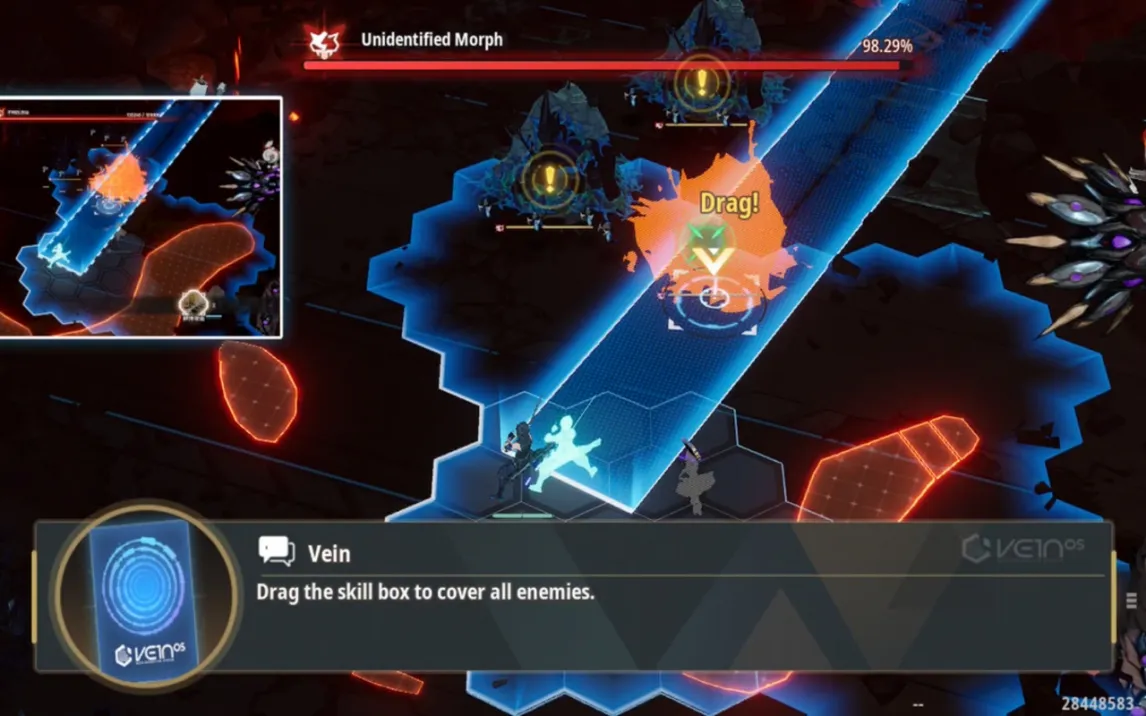Click the speech bubble icon beside Vein
This screenshot has height=716, width=1146.
tap(276, 551)
